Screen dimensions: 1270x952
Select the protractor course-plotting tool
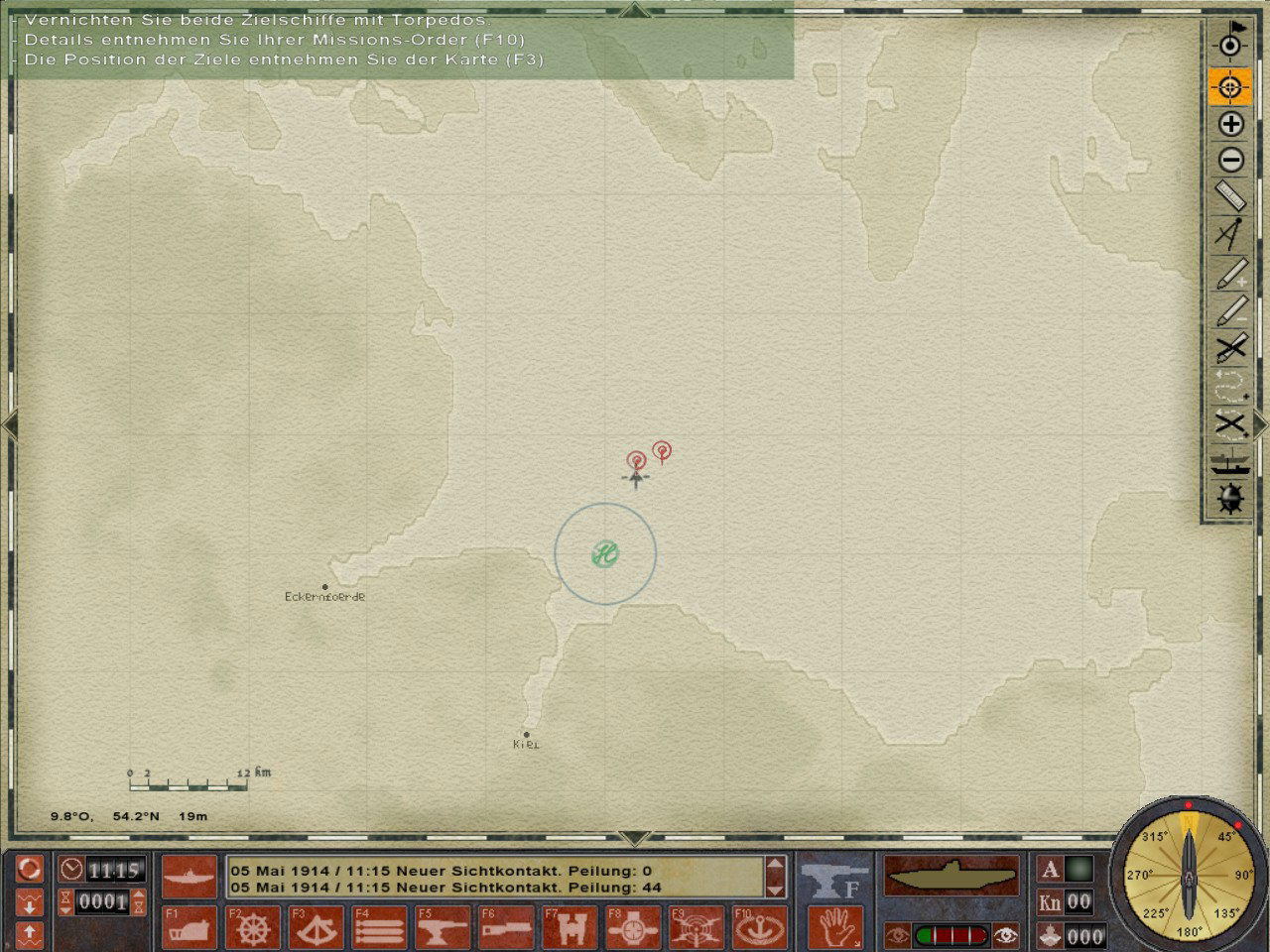(x=1230, y=233)
